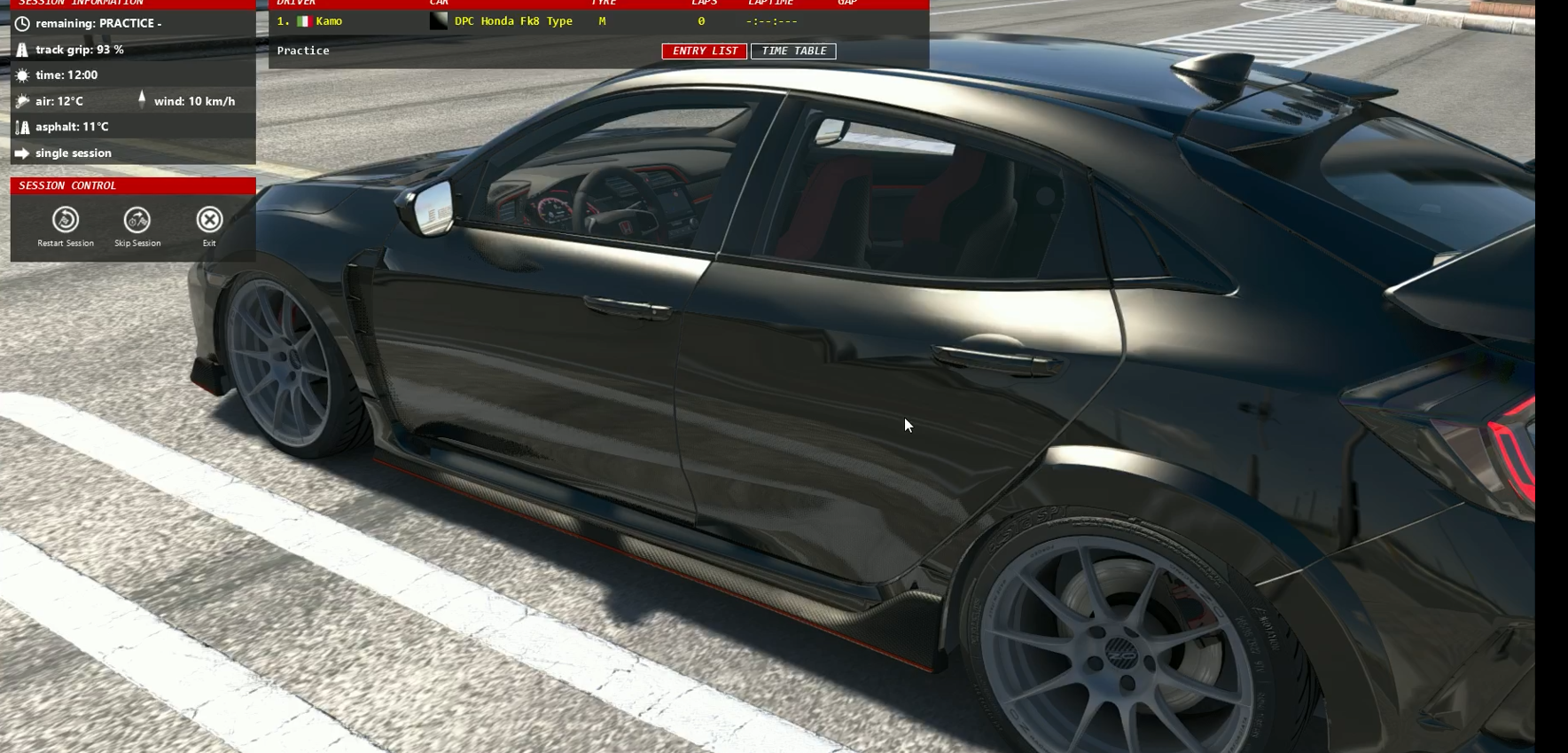
Task: Click the Restart Session icon
Action: [x=66, y=218]
